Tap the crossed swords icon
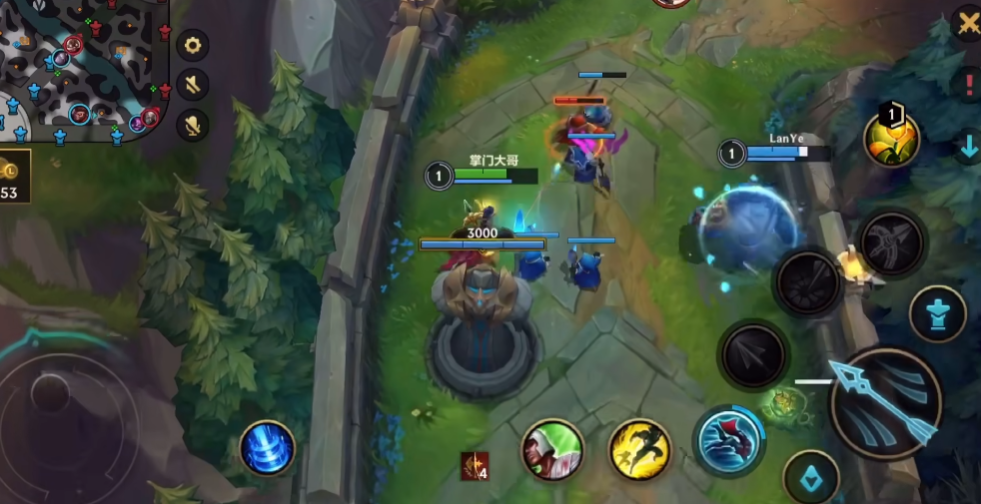 967,24
